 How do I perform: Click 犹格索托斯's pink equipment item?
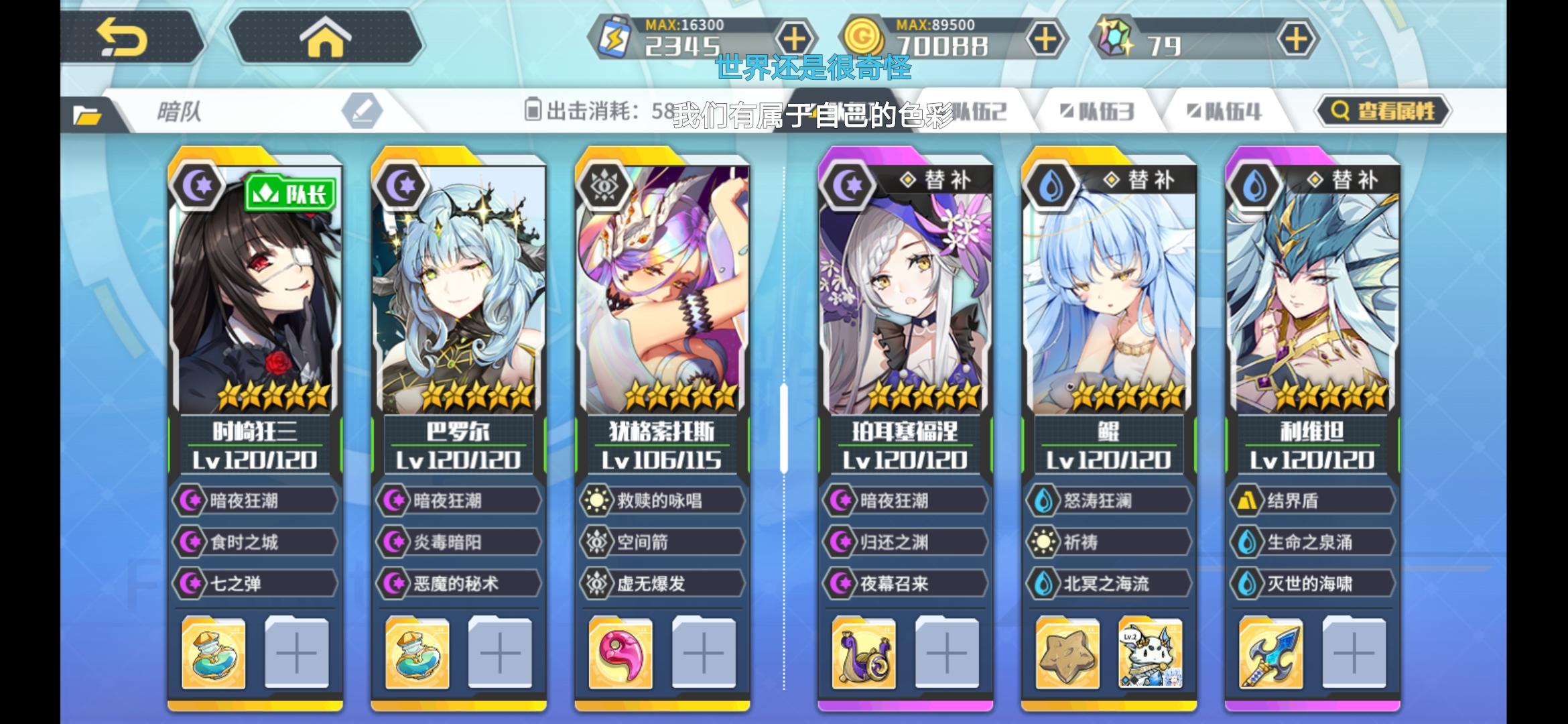point(619,654)
